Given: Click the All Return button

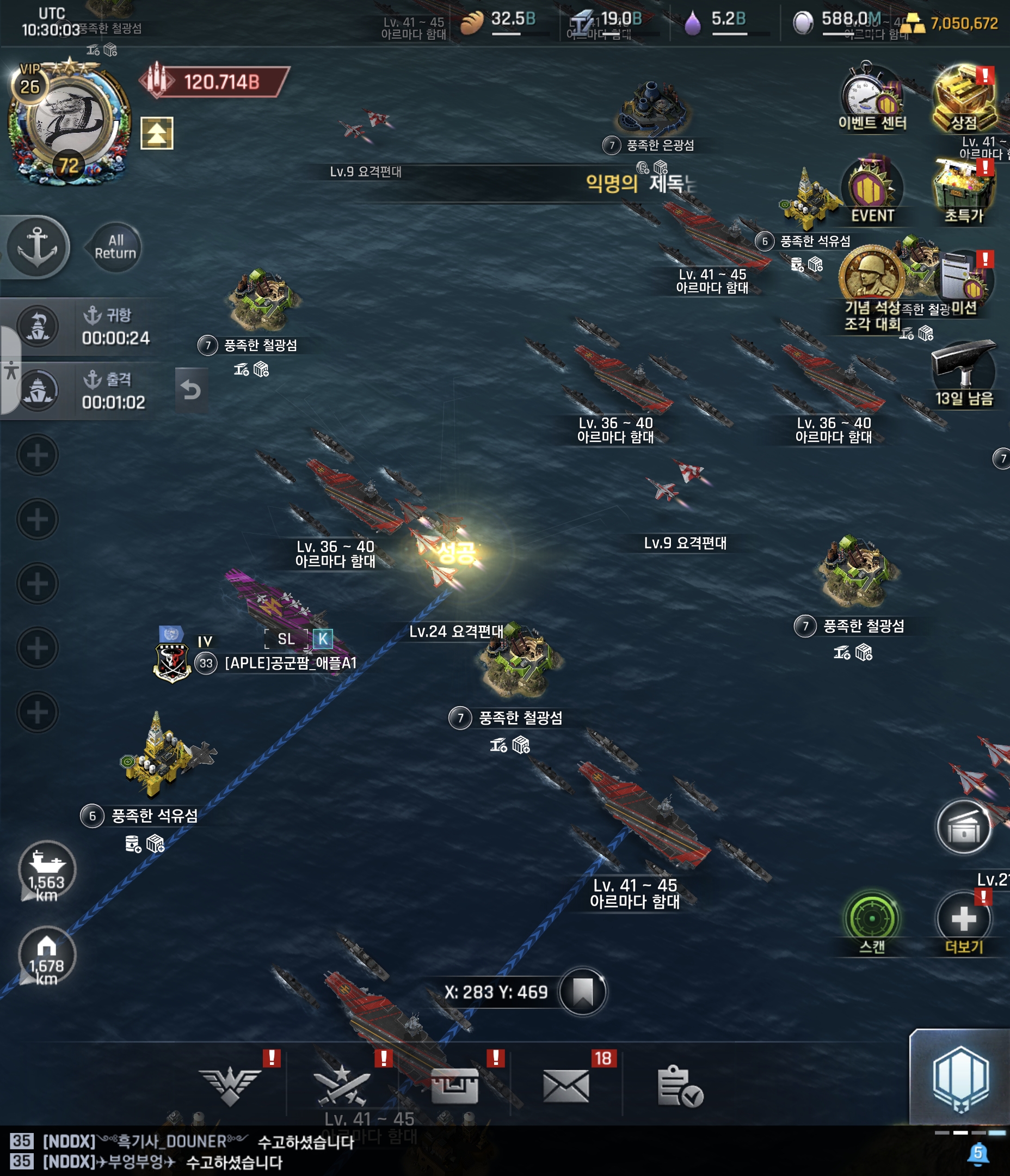Looking at the screenshot, I should pyautogui.click(x=115, y=247).
